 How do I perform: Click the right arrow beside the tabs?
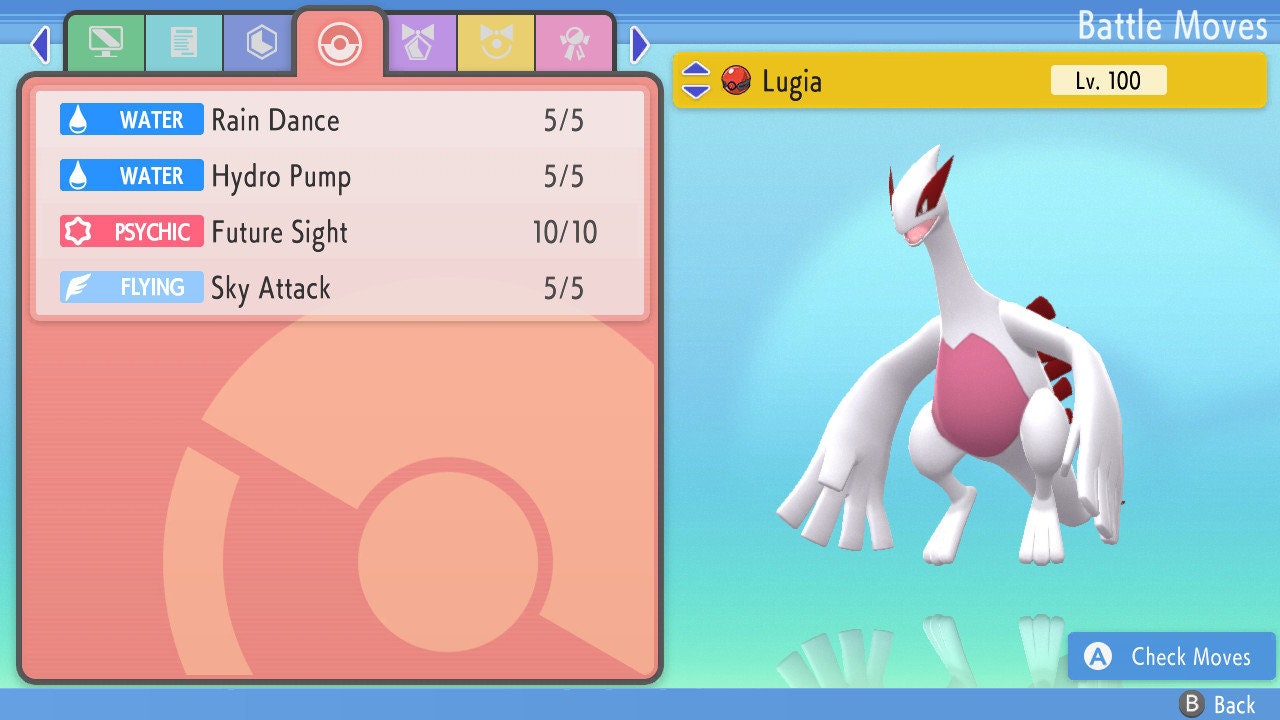640,44
